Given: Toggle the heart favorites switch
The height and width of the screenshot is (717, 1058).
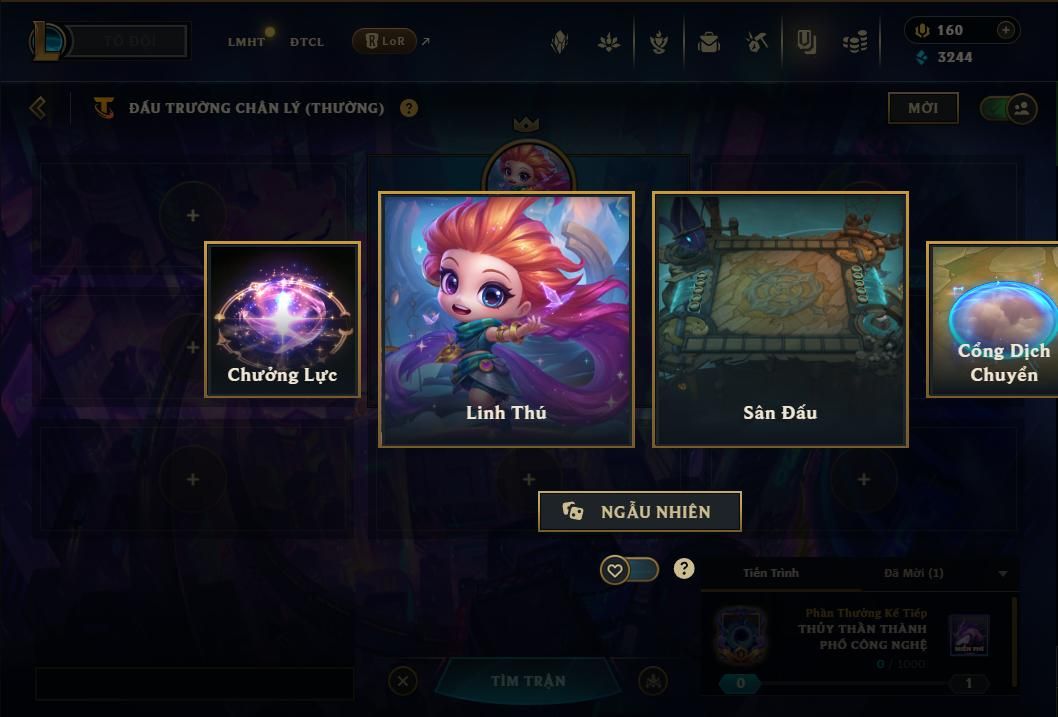Looking at the screenshot, I should coord(629,570).
